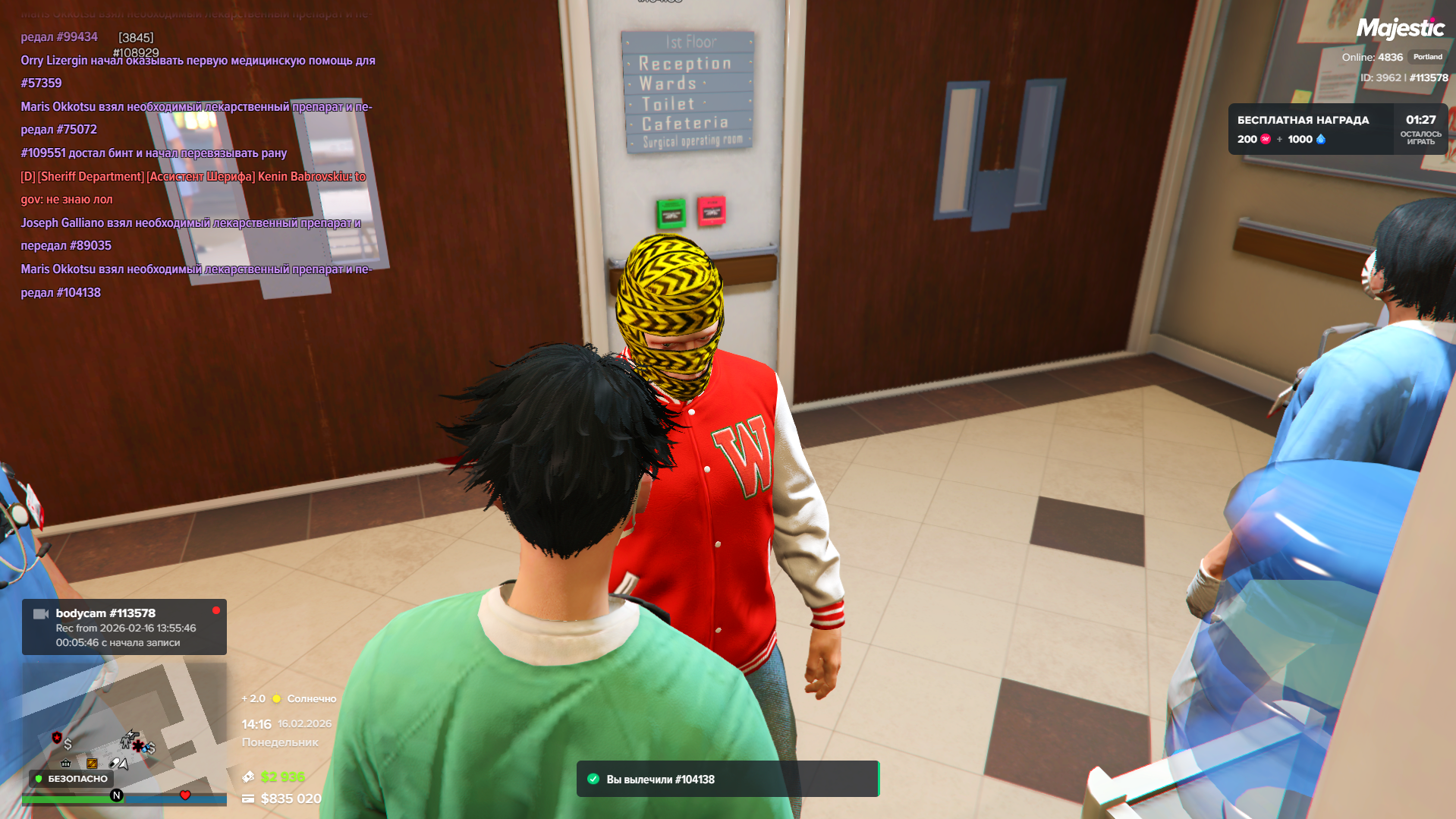
Task: Click the safe zone status badge
Action: coord(71,779)
